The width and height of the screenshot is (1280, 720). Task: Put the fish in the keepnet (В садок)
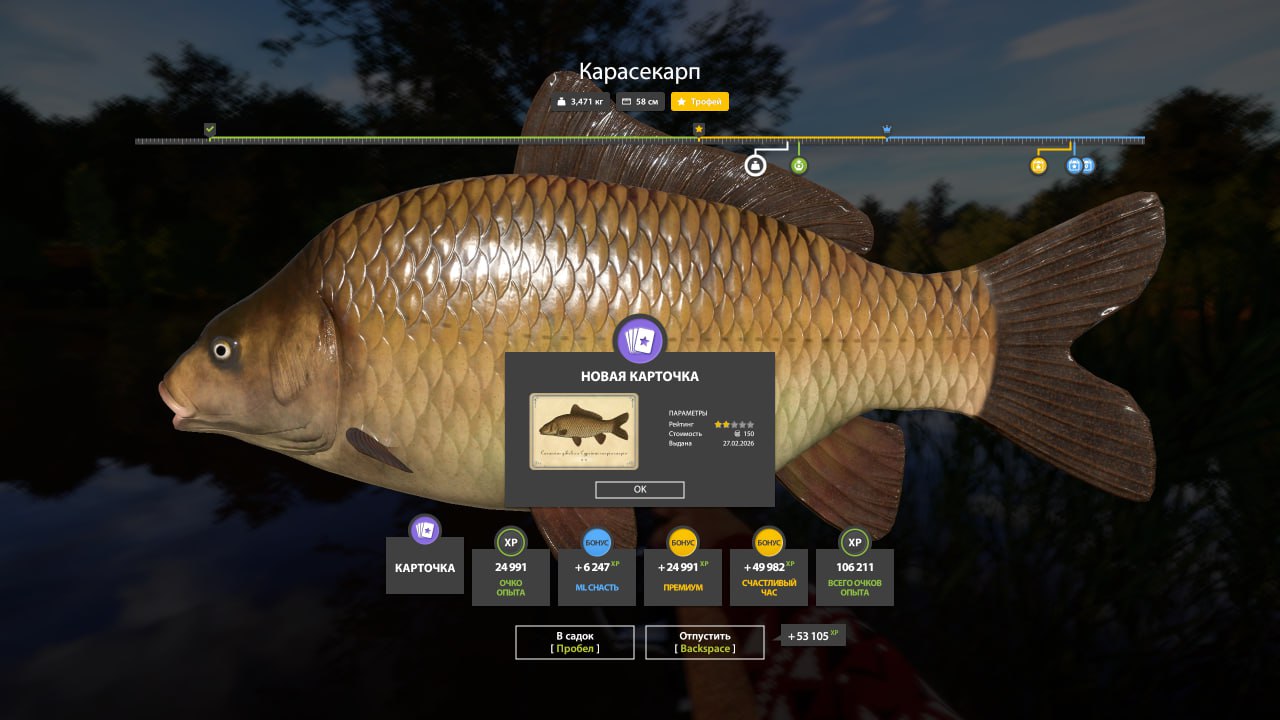pos(575,642)
